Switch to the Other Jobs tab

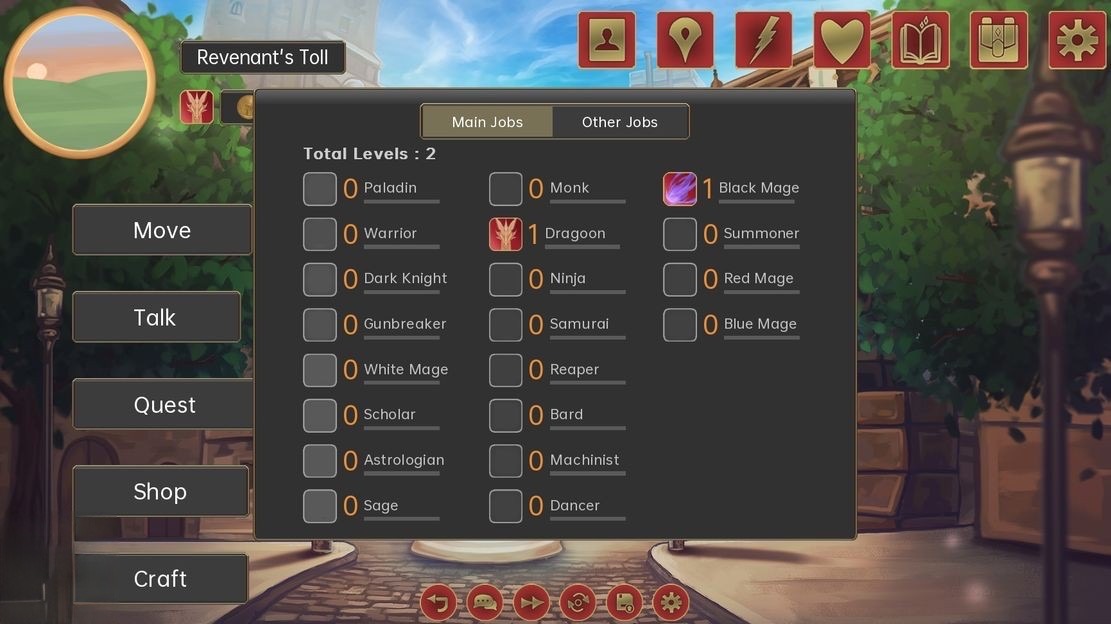(620, 122)
